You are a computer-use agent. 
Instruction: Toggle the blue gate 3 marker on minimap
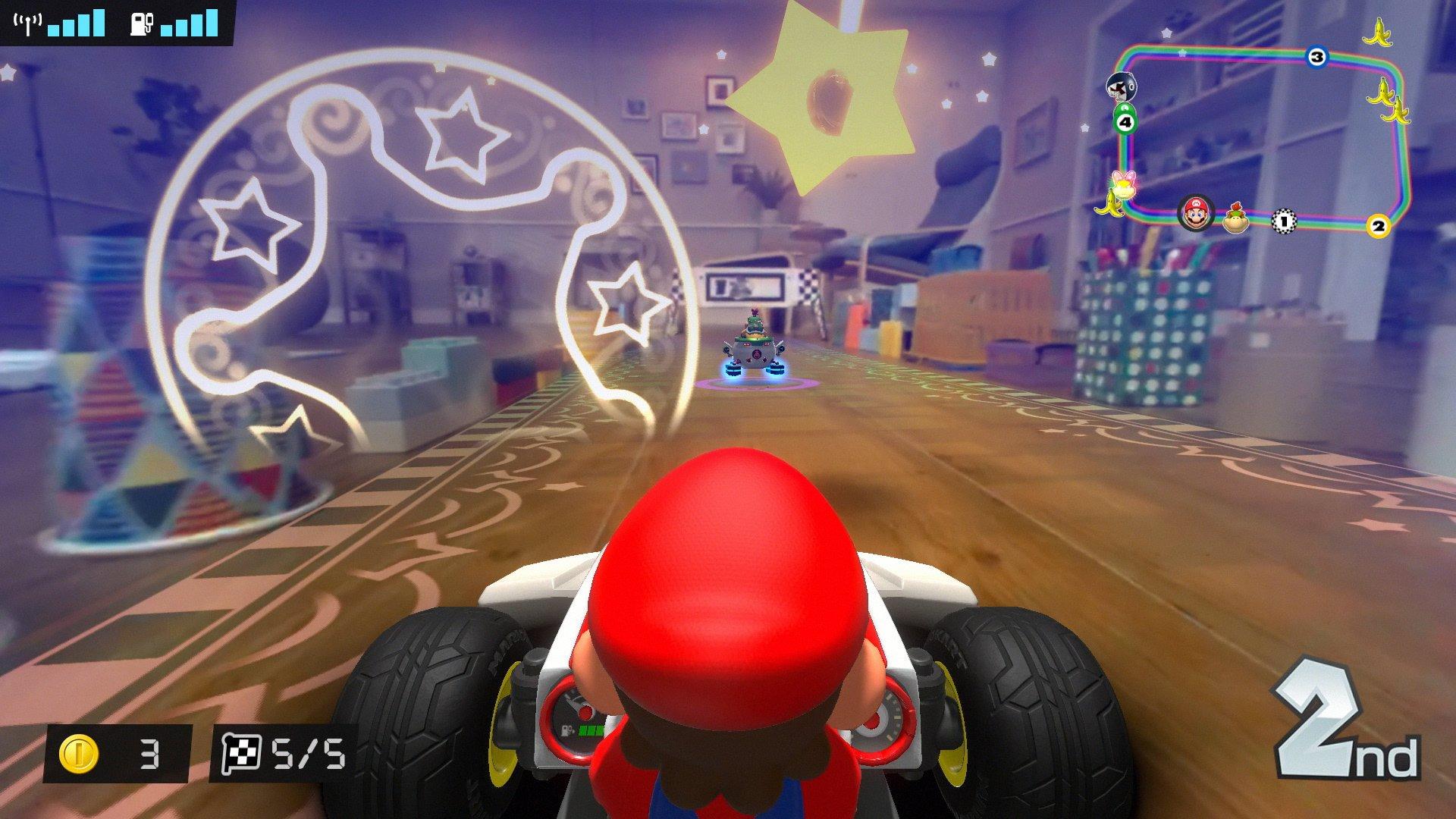click(1317, 58)
